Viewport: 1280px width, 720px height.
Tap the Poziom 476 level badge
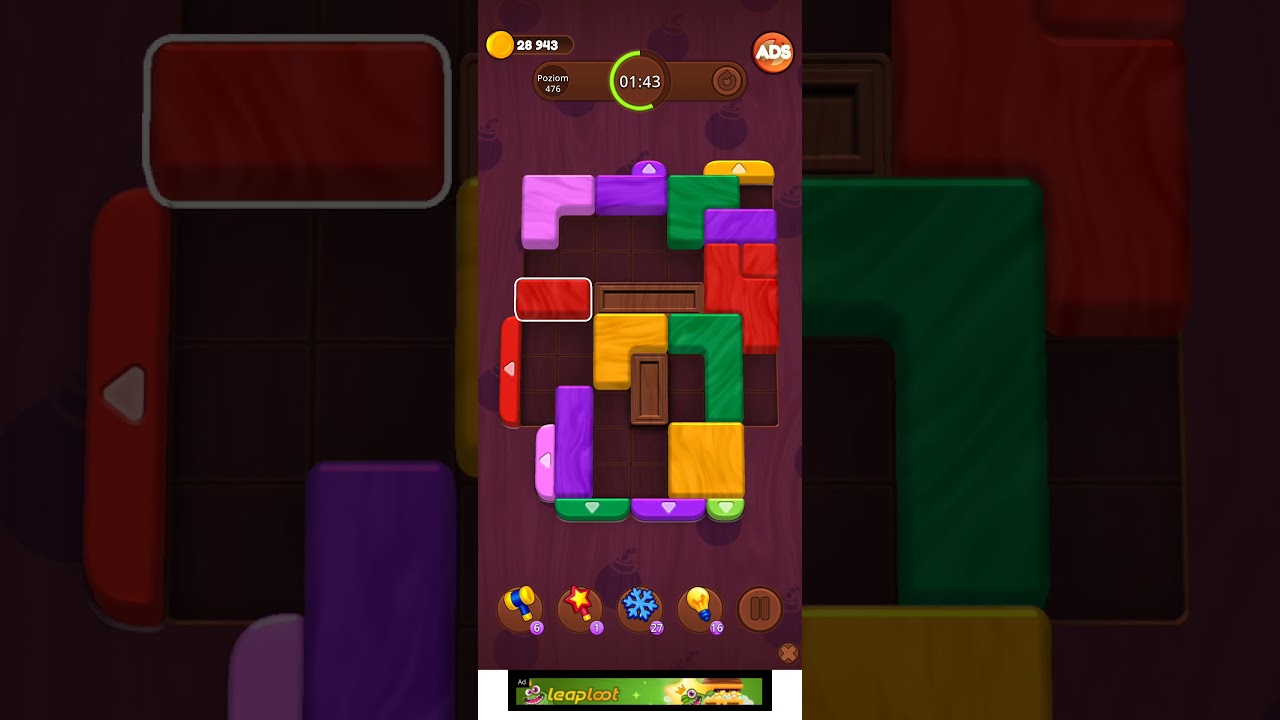click(x=554, y=83)
